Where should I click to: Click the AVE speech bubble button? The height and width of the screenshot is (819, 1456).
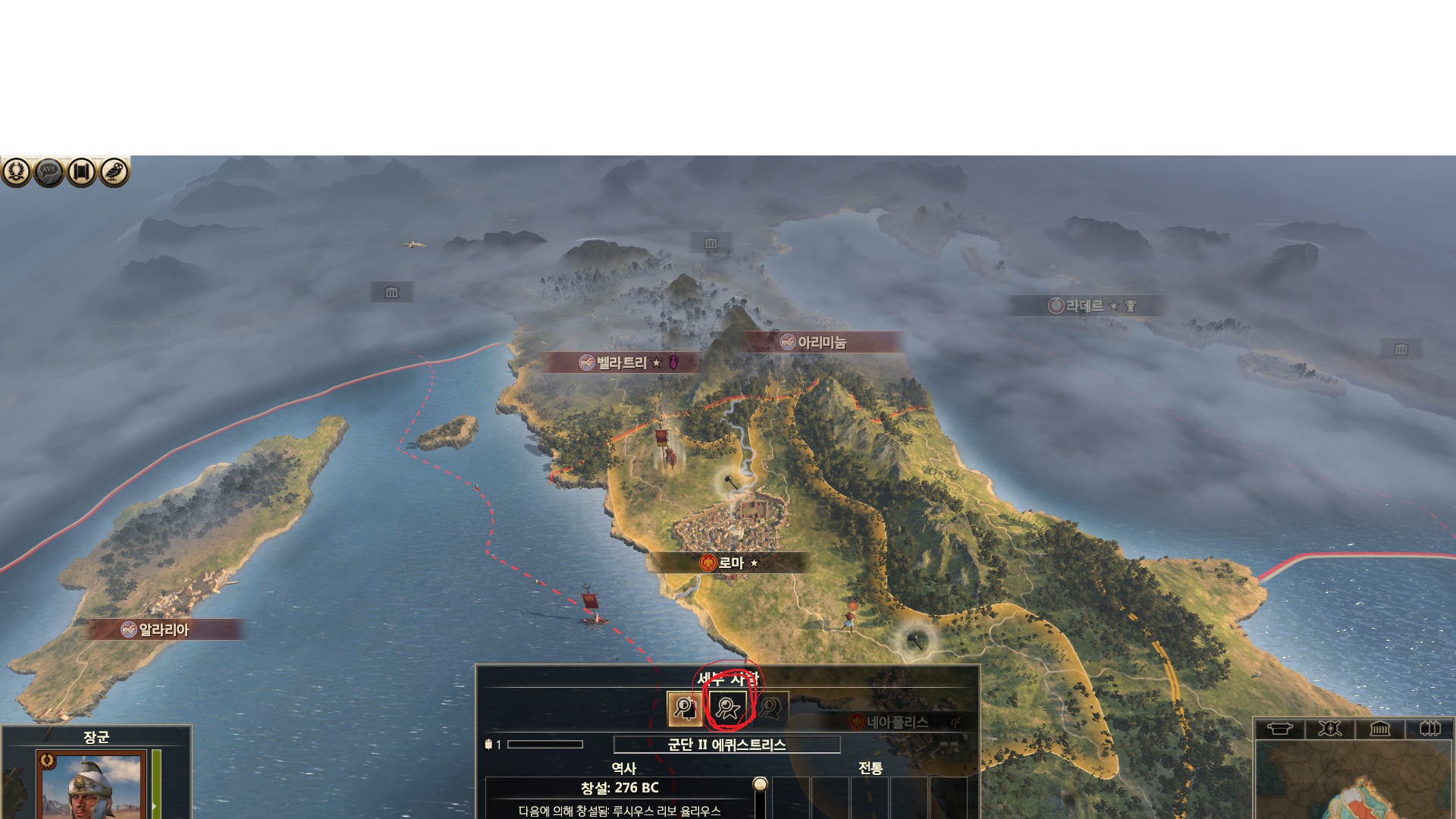(x=49, y=172)
